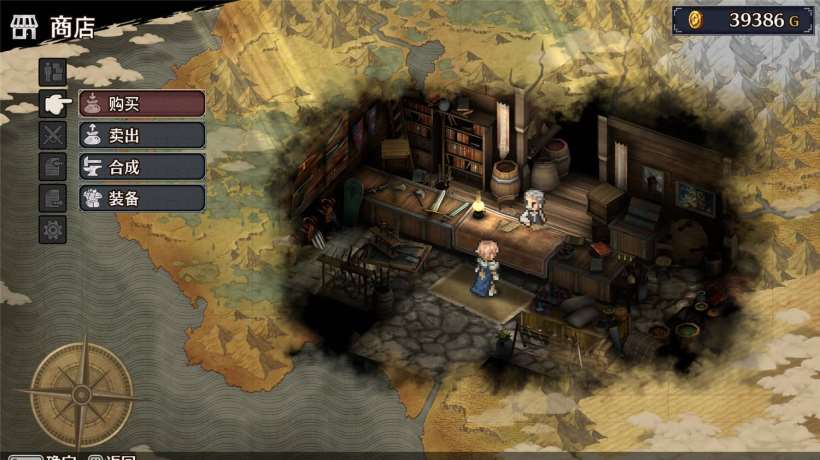Open the 装备 (Equip) option
This screenshot has height=460, width=820.
pyautogui.click(x=141, y=198)
